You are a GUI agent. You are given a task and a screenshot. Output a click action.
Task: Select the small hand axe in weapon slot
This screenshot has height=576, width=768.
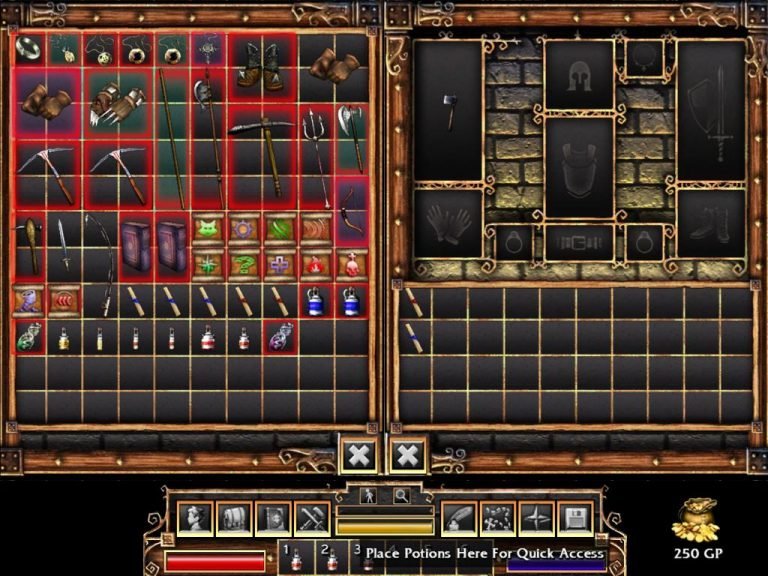(x=448, y=110)
